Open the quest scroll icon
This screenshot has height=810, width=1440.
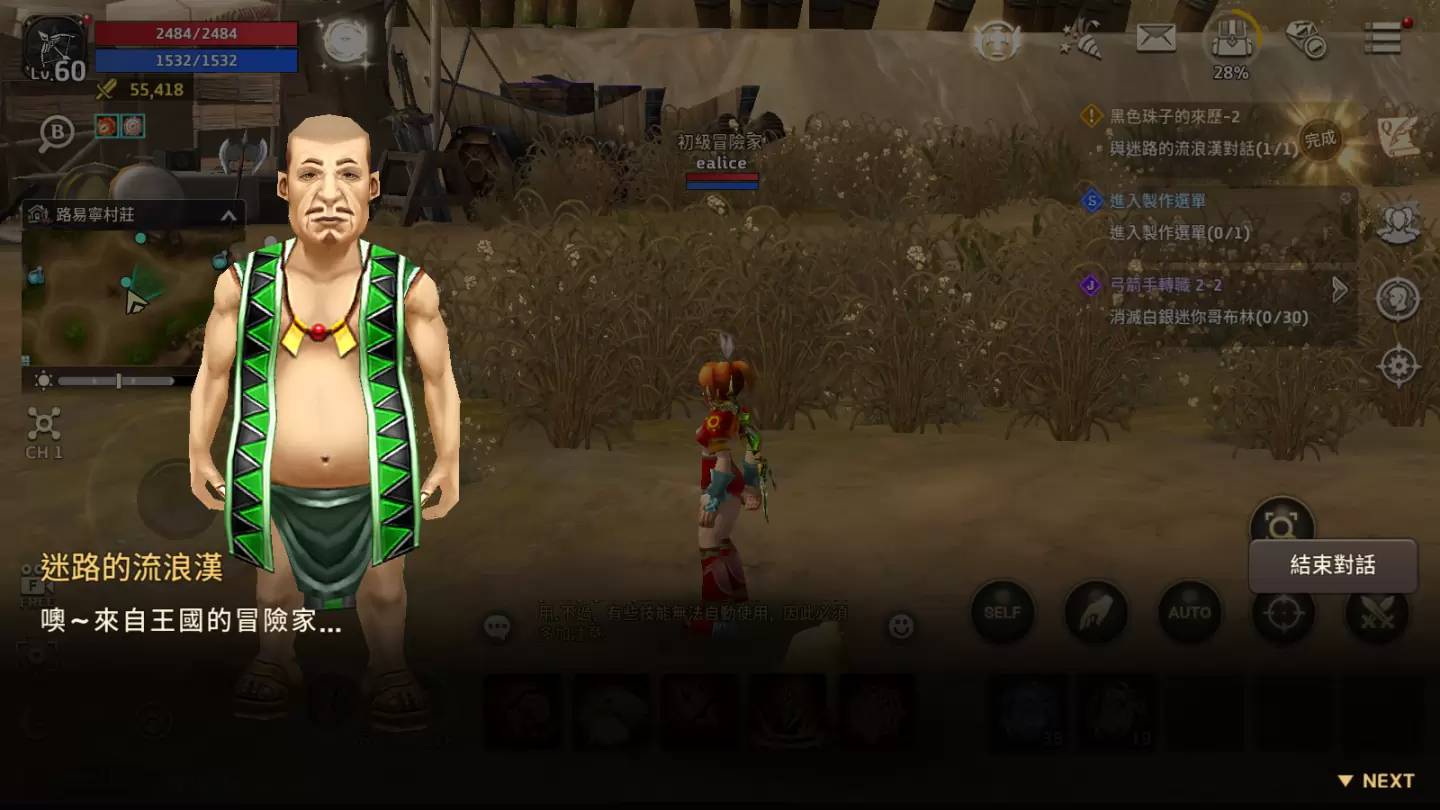coord(1398,138)
